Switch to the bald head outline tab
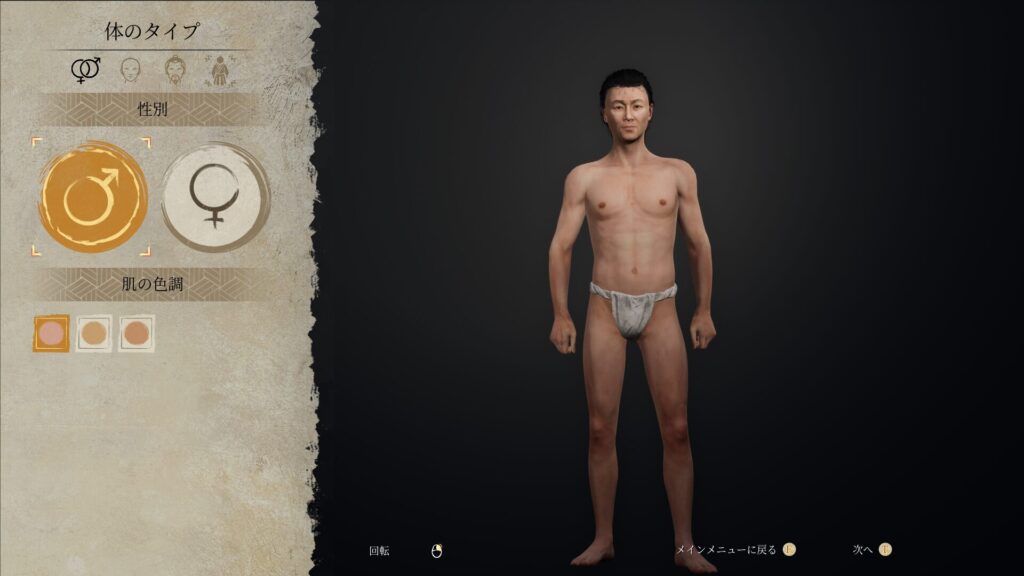 pyautogui.click(x=129, y=70)
